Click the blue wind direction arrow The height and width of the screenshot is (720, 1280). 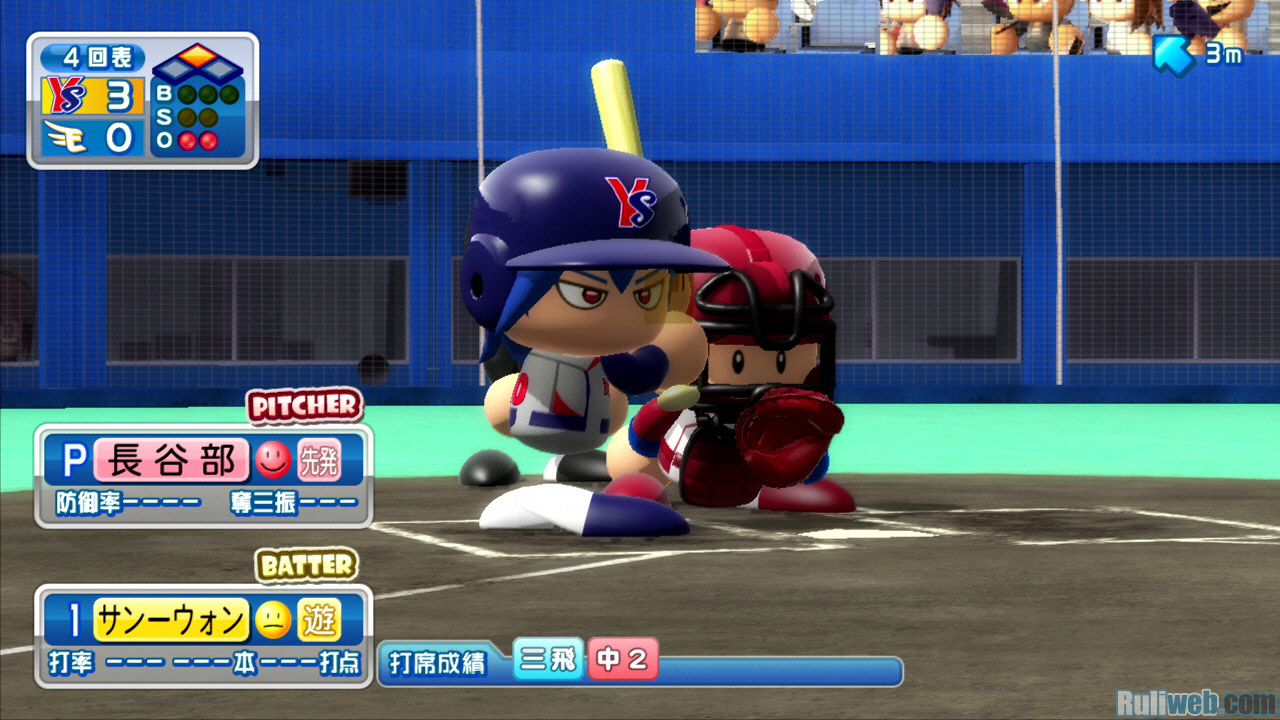(x=1172, y=55)
